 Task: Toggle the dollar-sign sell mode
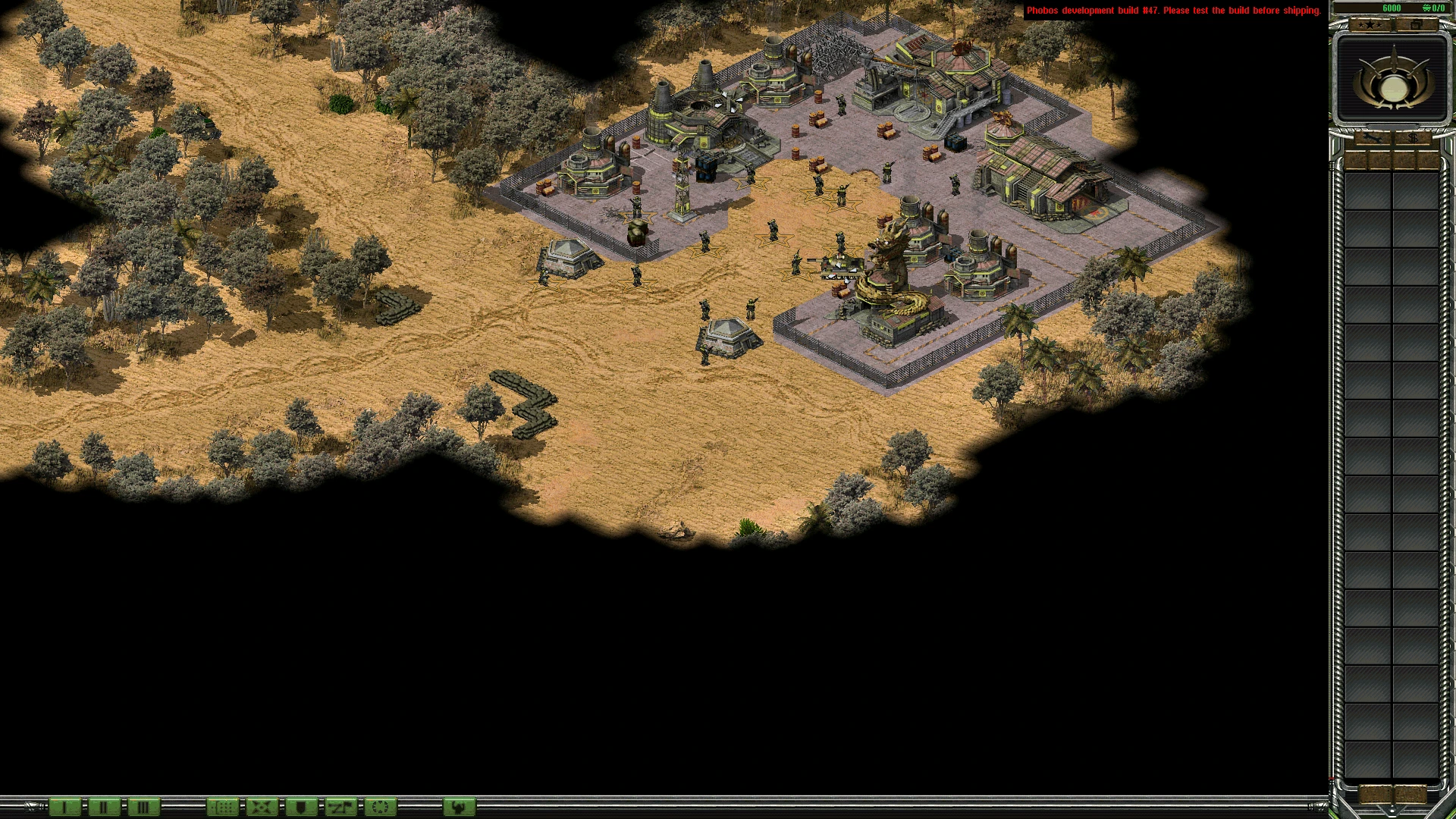point(1414,139)
